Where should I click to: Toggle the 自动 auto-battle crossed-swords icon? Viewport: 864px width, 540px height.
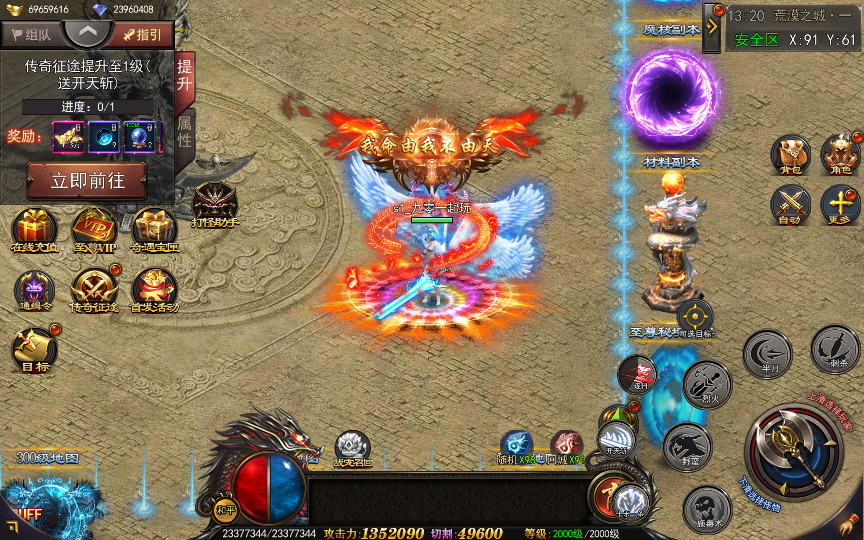pos(790,206)
